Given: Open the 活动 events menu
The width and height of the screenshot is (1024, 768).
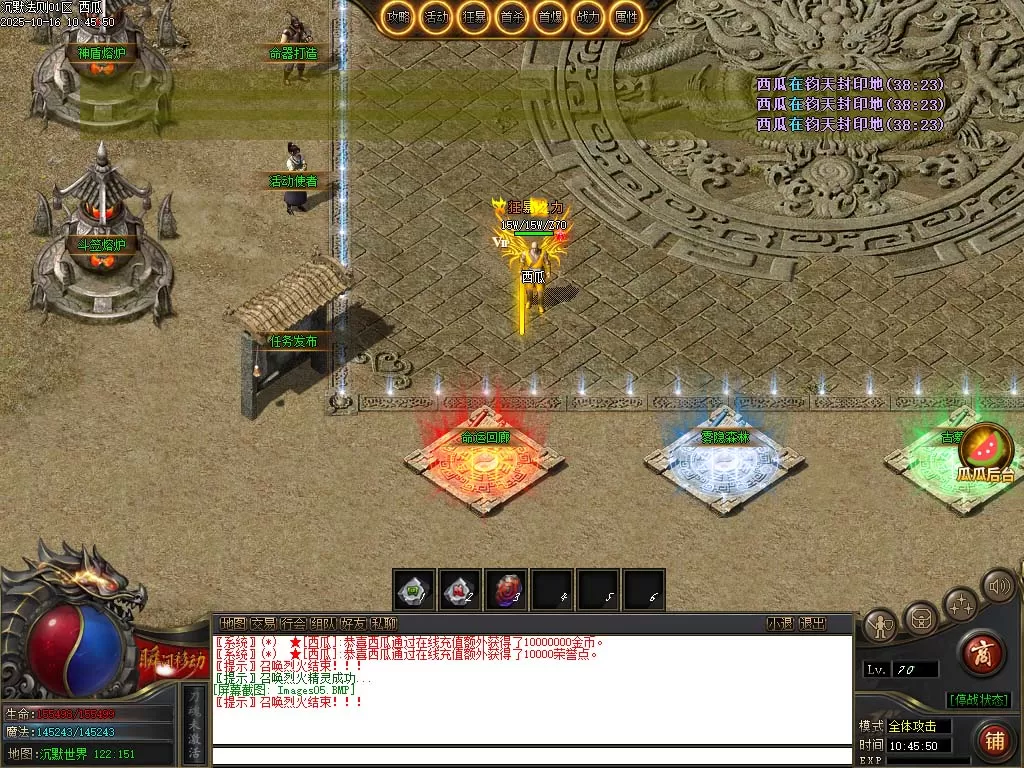Looking at the screenshot, I should click(436, 16).
